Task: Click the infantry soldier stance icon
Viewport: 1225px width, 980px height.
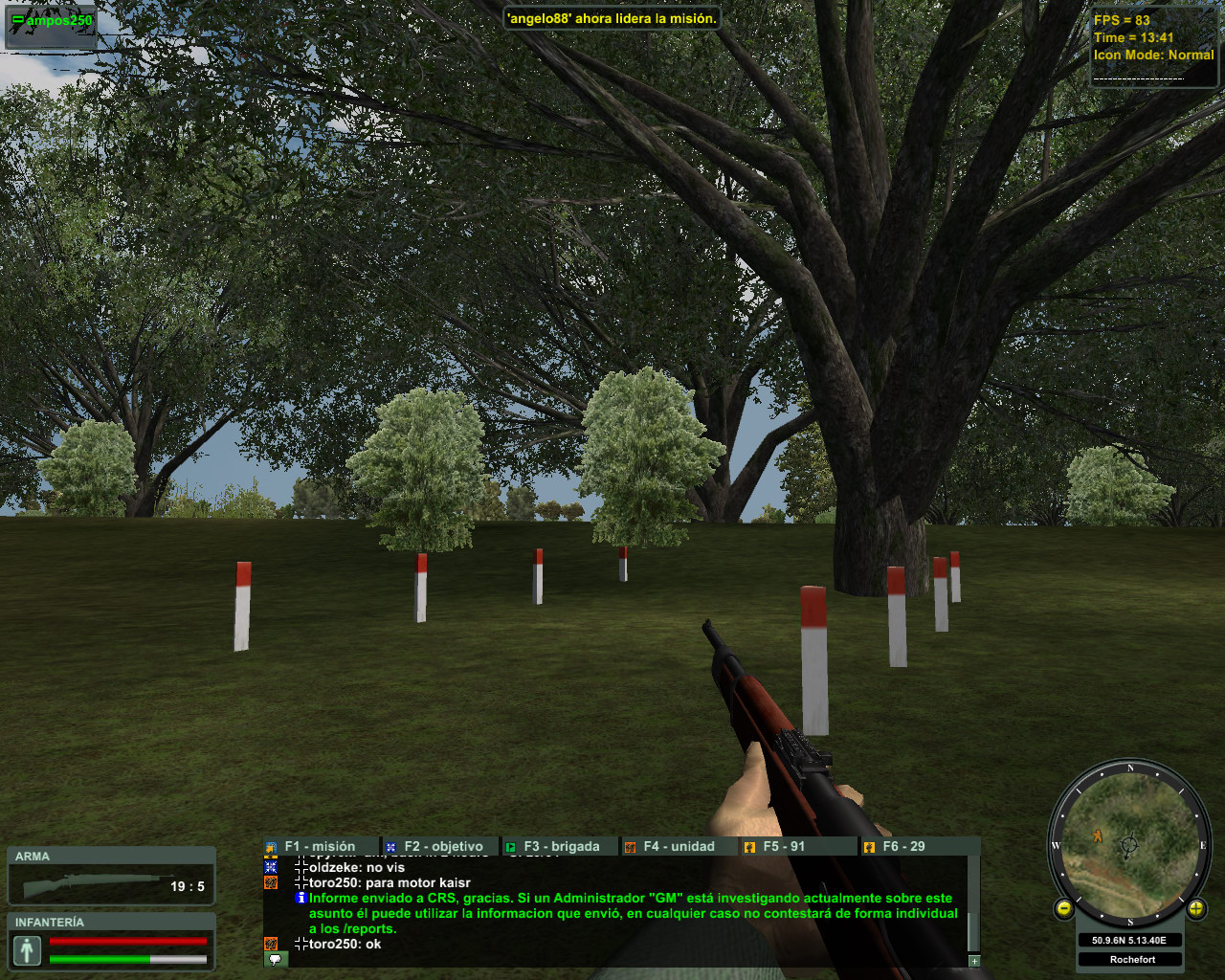Action: click(x=27, y=950)
